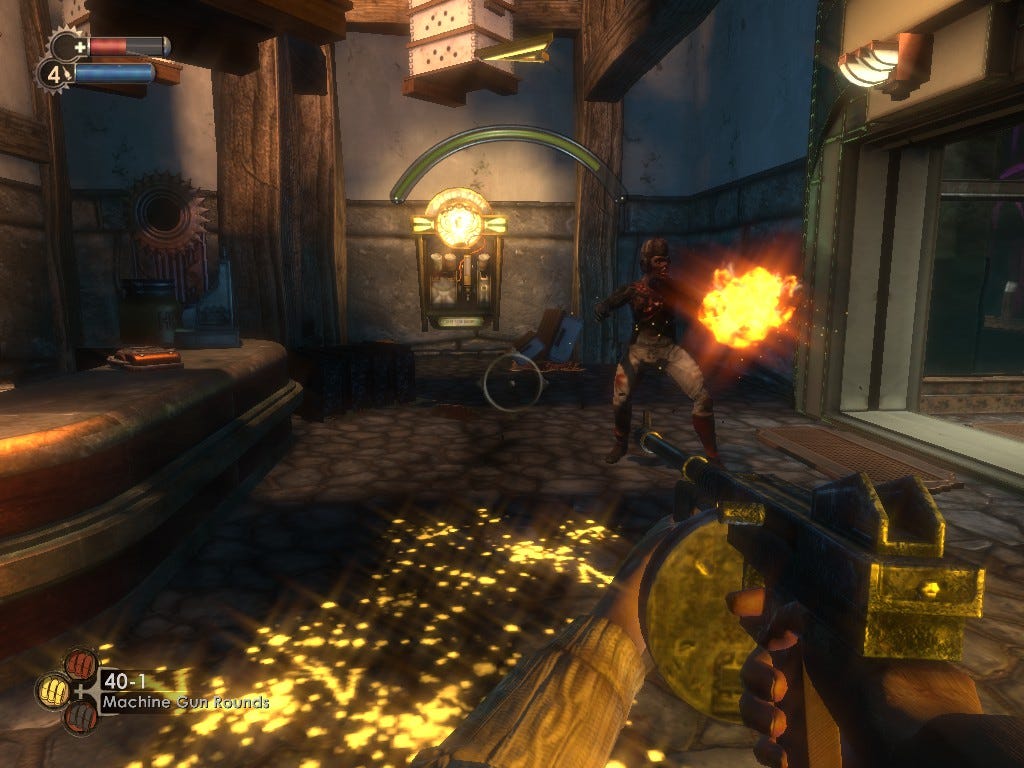
Task: Select the highlighted yellow fist ammo icon
Action: click(54, 690)
